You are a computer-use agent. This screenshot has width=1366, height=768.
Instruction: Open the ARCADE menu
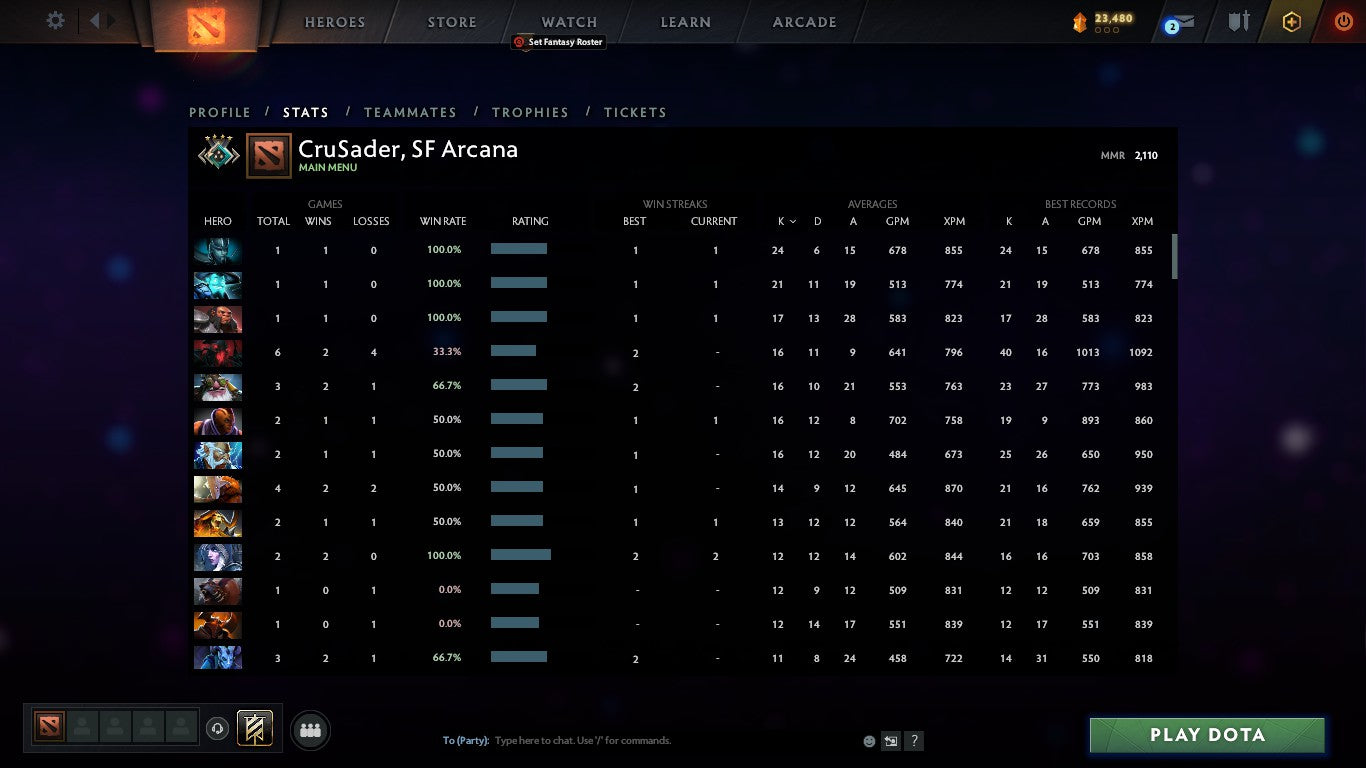(803, 21)
